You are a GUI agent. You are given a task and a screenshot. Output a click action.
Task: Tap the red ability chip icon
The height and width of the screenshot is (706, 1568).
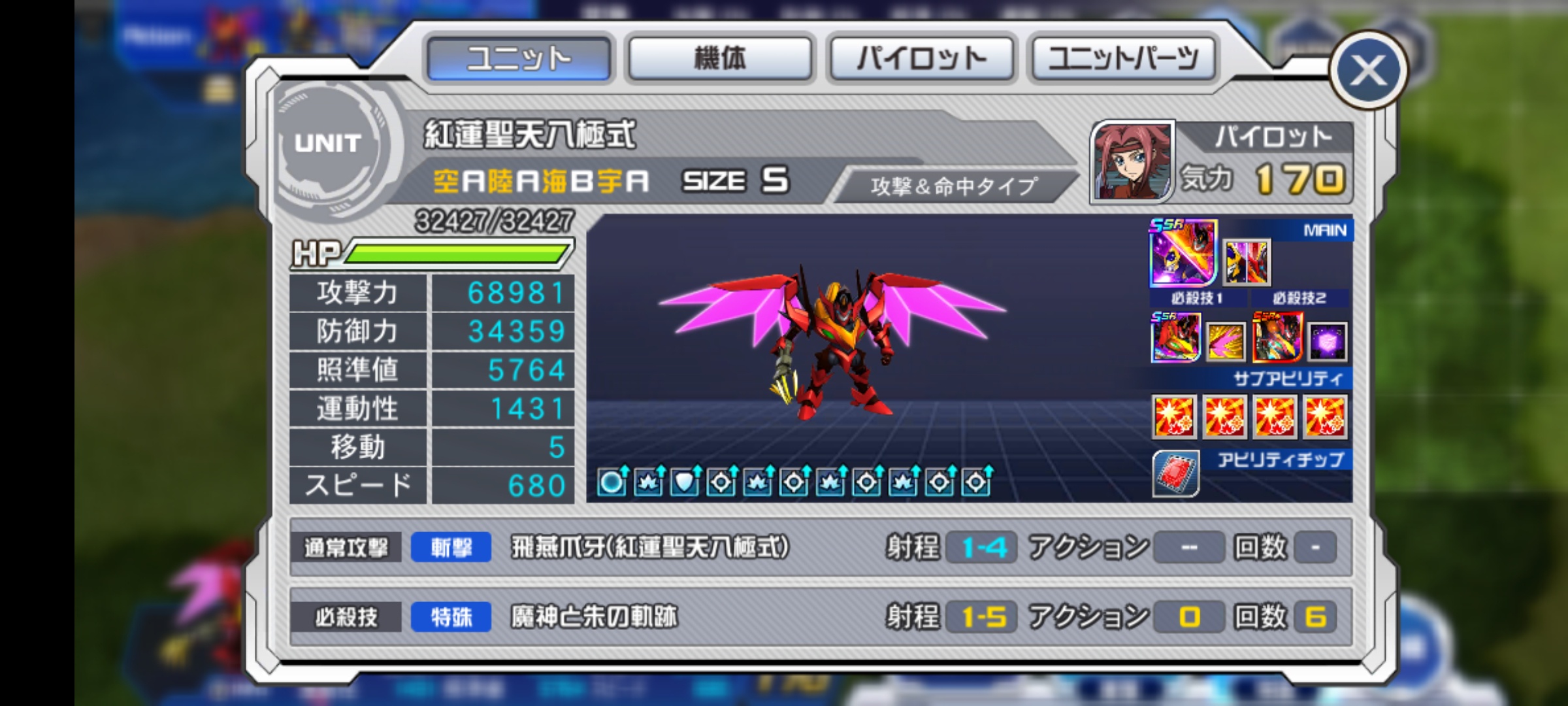(1175, 473)
